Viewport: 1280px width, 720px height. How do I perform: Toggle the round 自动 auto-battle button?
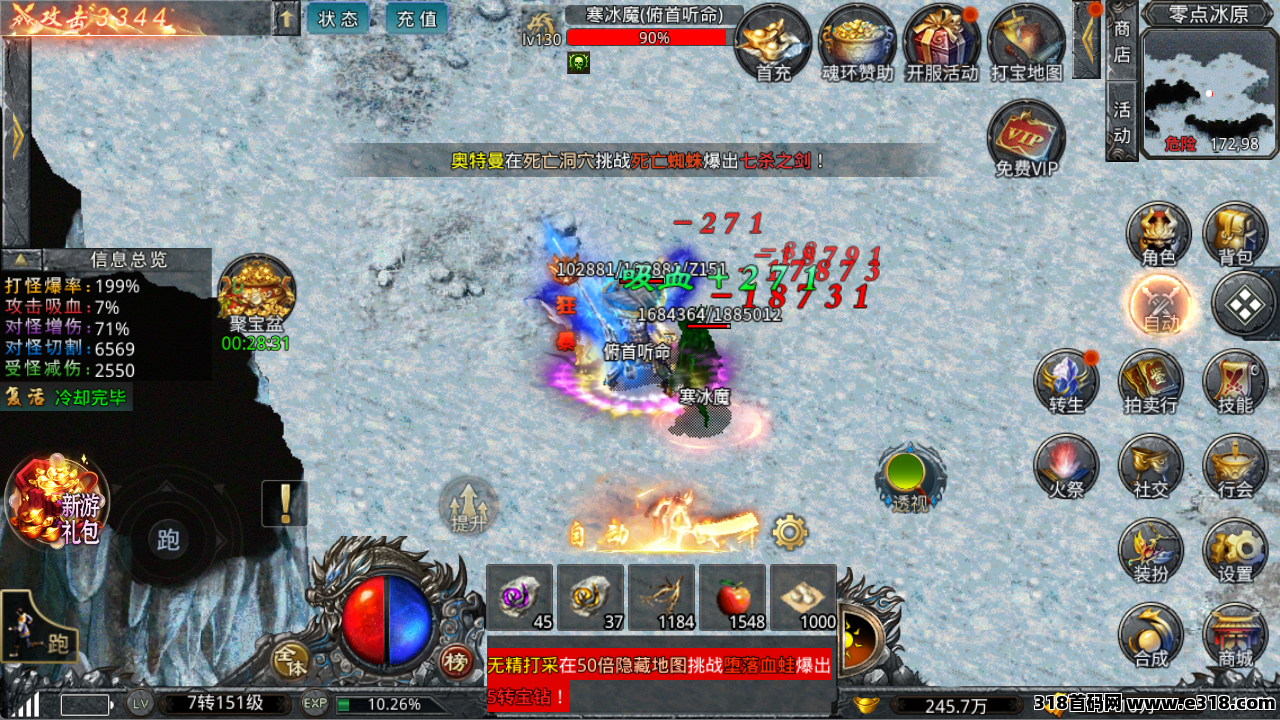click(x=1160, y=304)
